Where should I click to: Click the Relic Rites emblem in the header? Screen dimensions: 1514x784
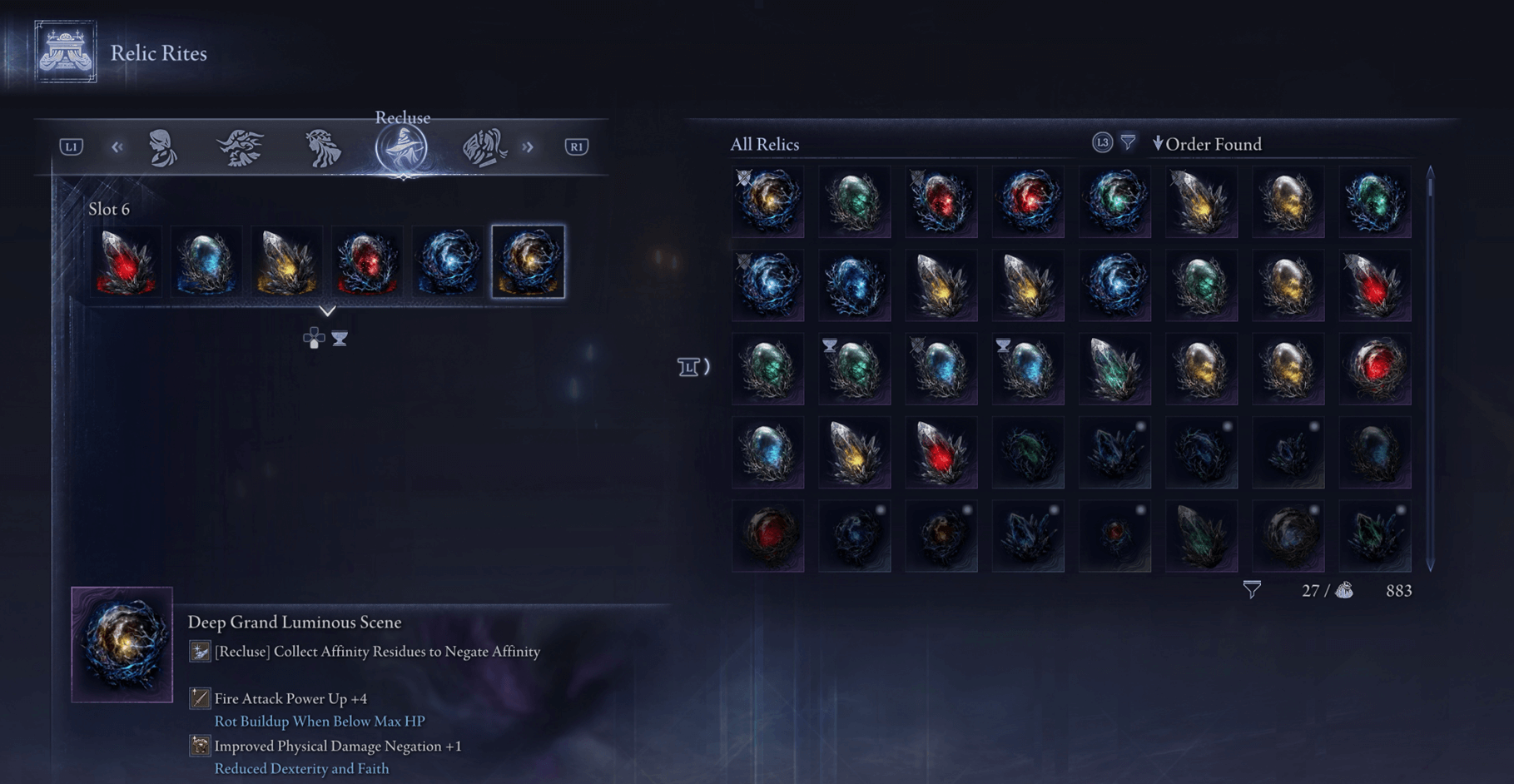coord(64,52)
